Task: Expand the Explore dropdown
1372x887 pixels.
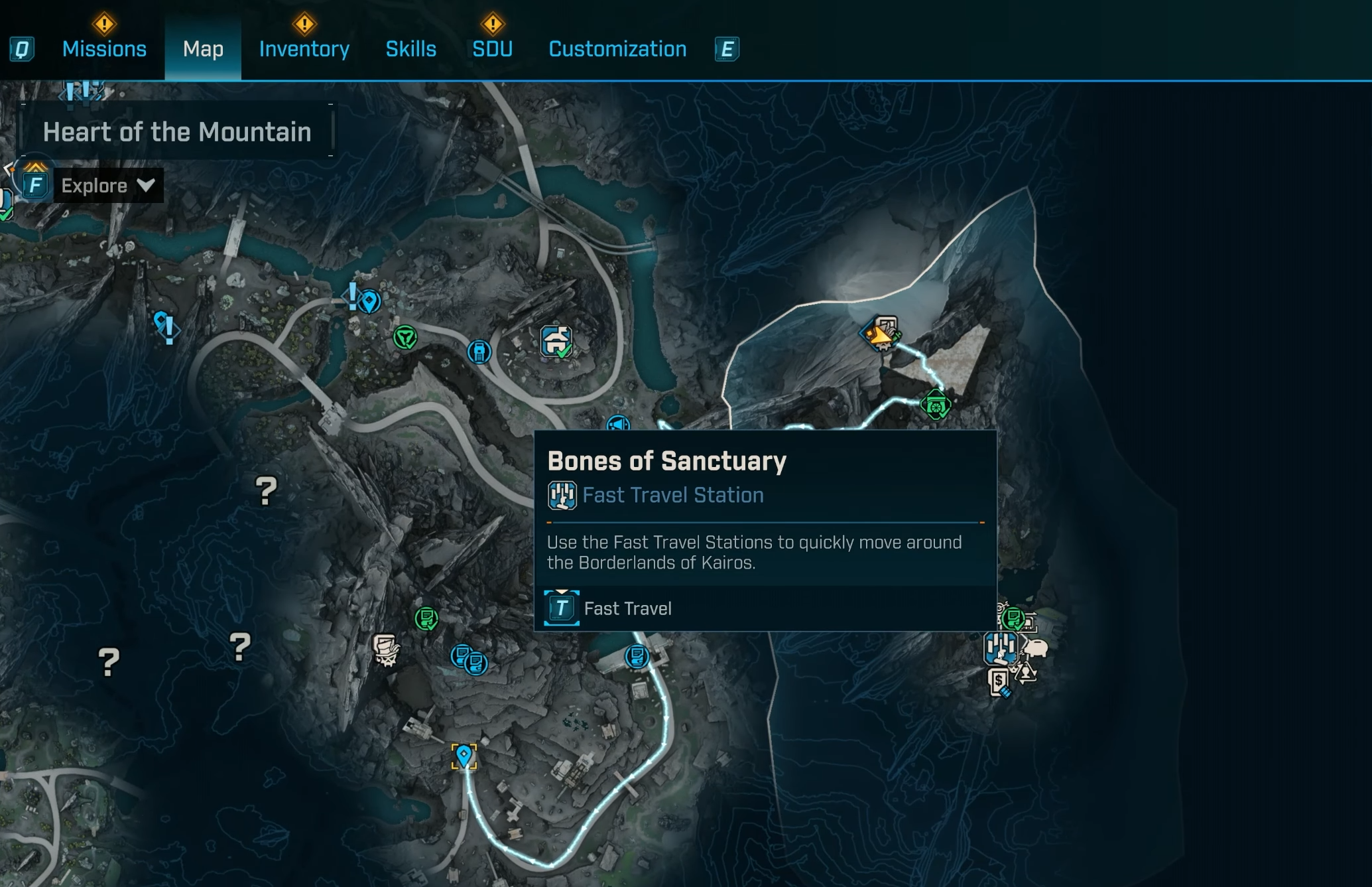Action: (108, 186)
